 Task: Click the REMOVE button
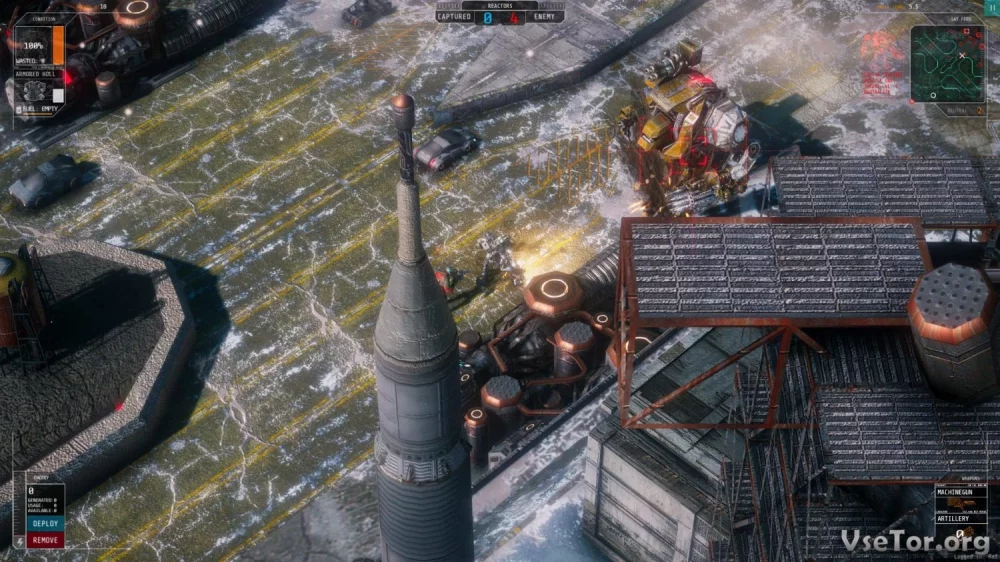[x=45, y=540]
